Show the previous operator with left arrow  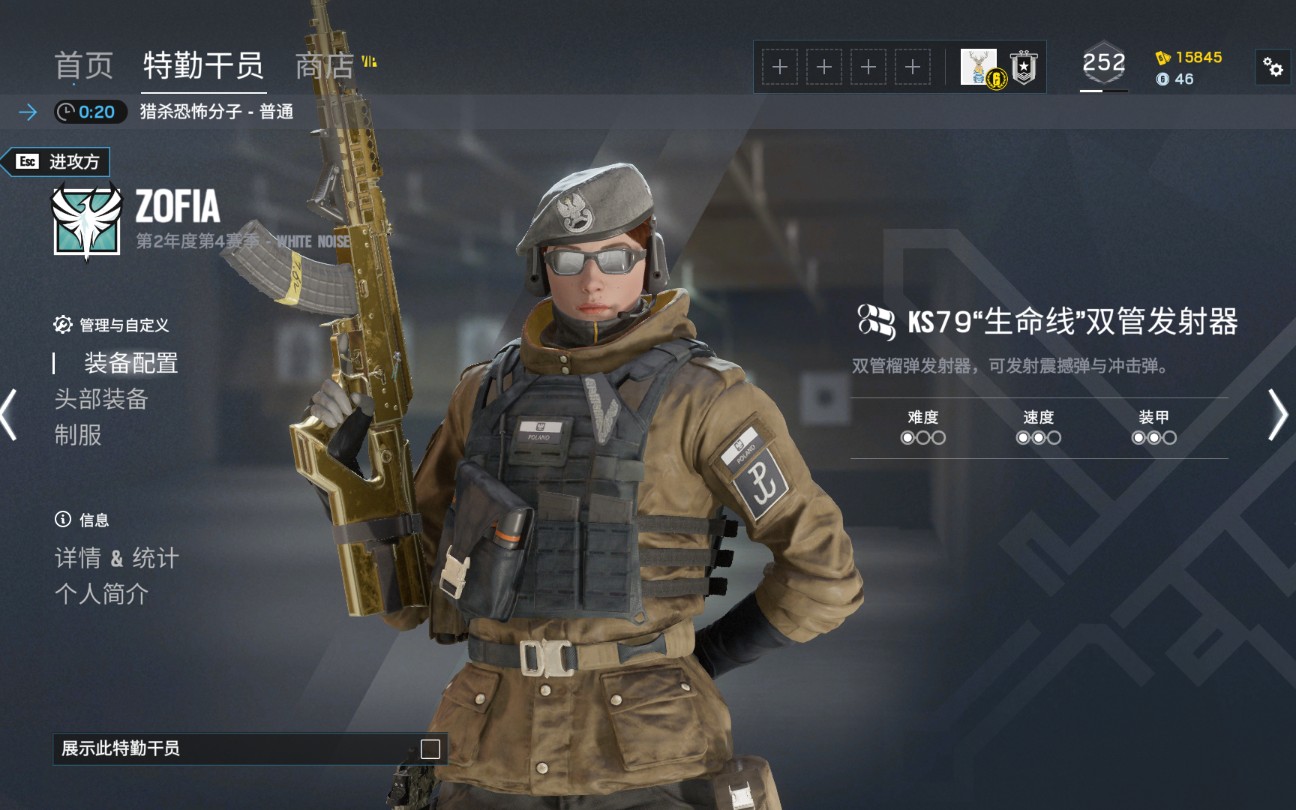point(9,414)
